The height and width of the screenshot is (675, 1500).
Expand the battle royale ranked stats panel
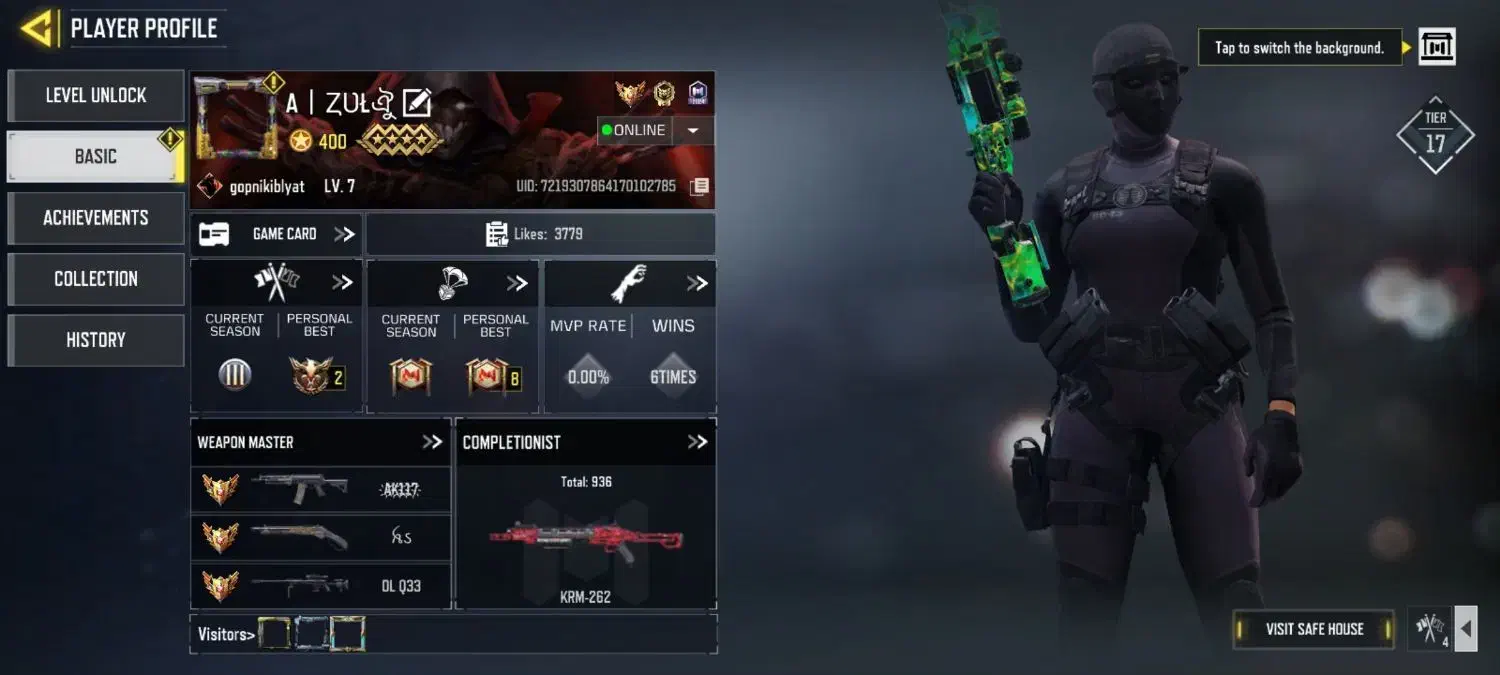point(517,283)
